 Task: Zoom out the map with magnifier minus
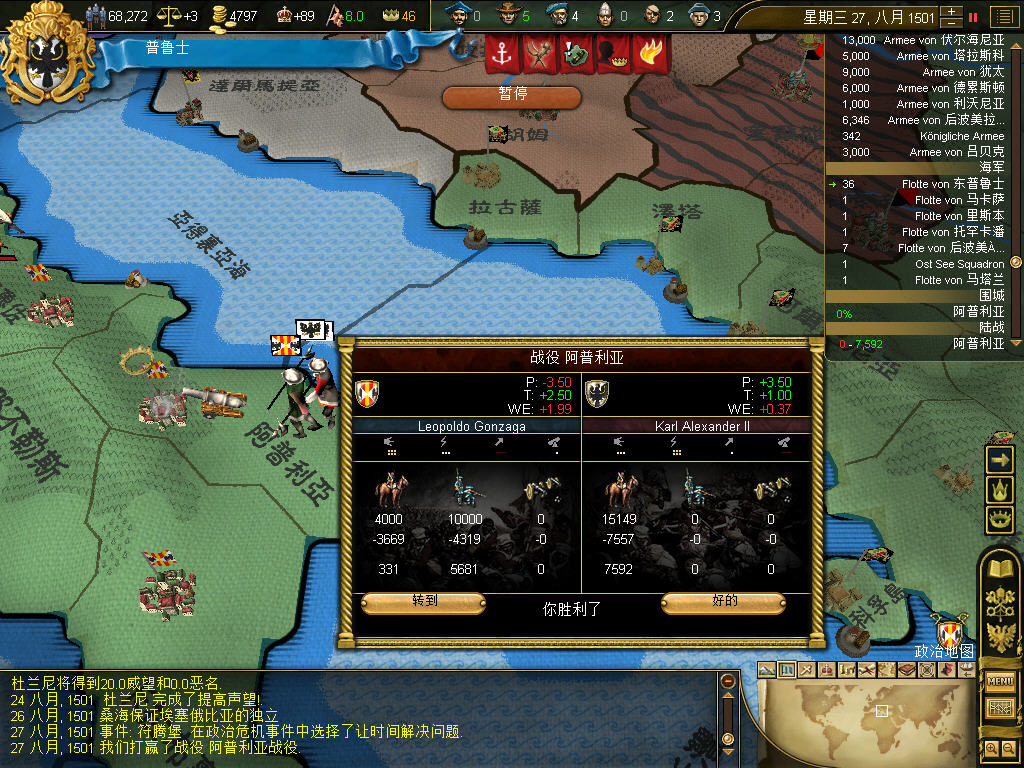tap(1009, 747)
